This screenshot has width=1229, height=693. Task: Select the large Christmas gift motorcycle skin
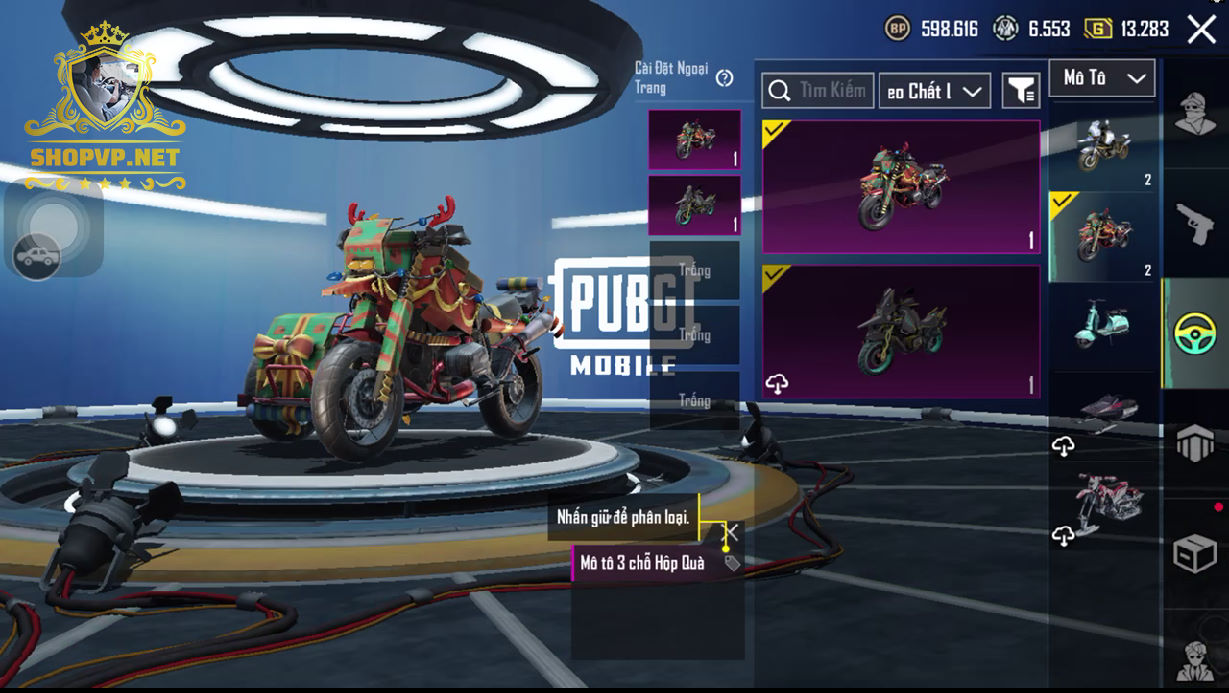click(901, 187)
